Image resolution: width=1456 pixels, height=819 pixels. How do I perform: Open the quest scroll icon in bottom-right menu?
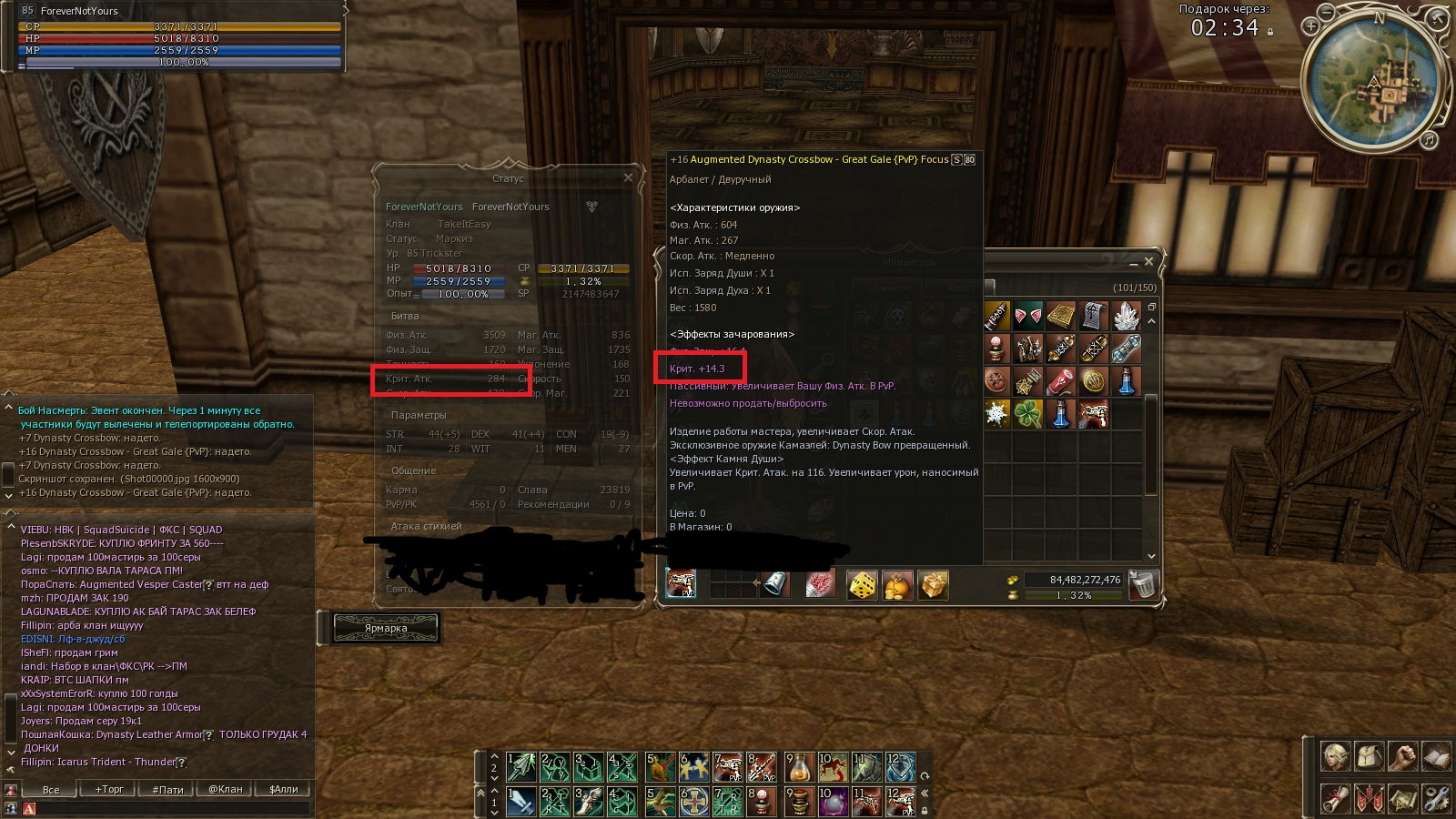[1335, 798]
